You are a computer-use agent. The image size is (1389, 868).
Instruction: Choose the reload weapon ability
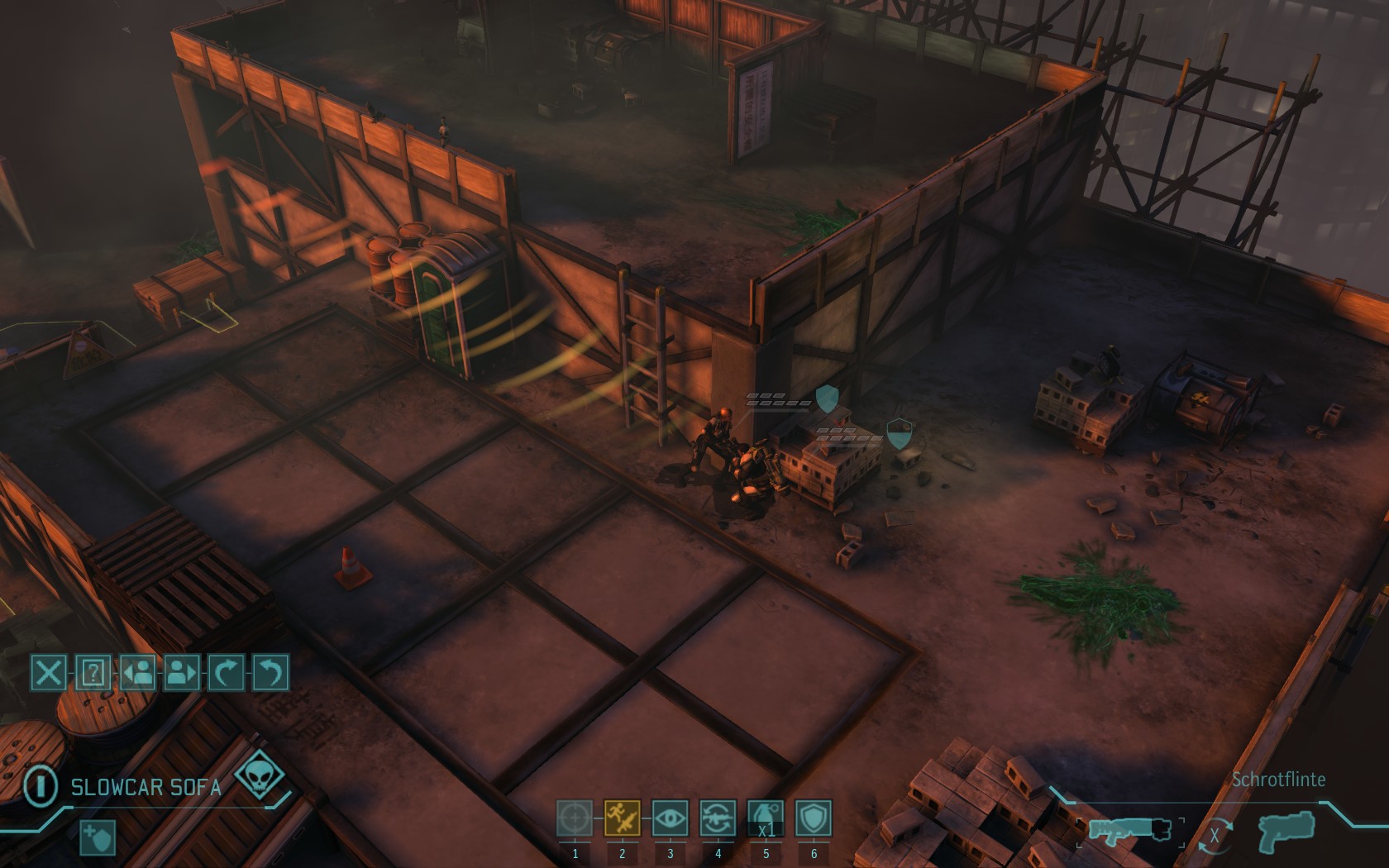tap(718, 818)
